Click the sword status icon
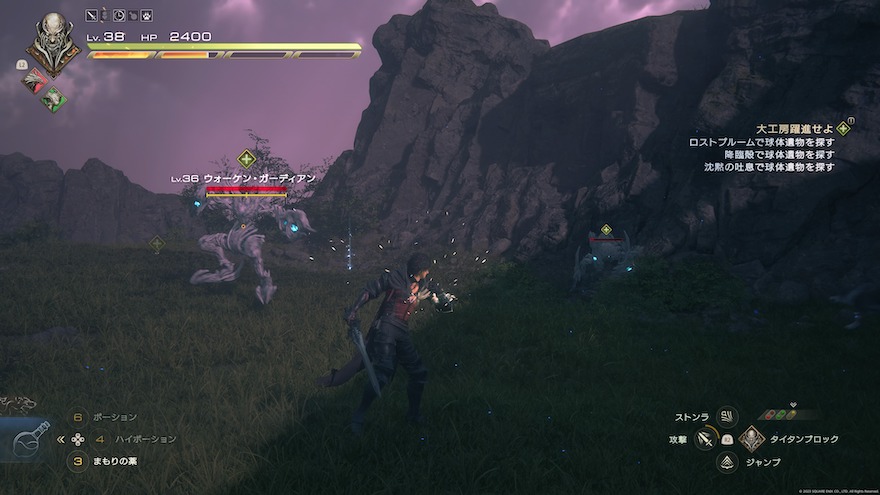Screen dimensions: 880x495 point(92,15)
